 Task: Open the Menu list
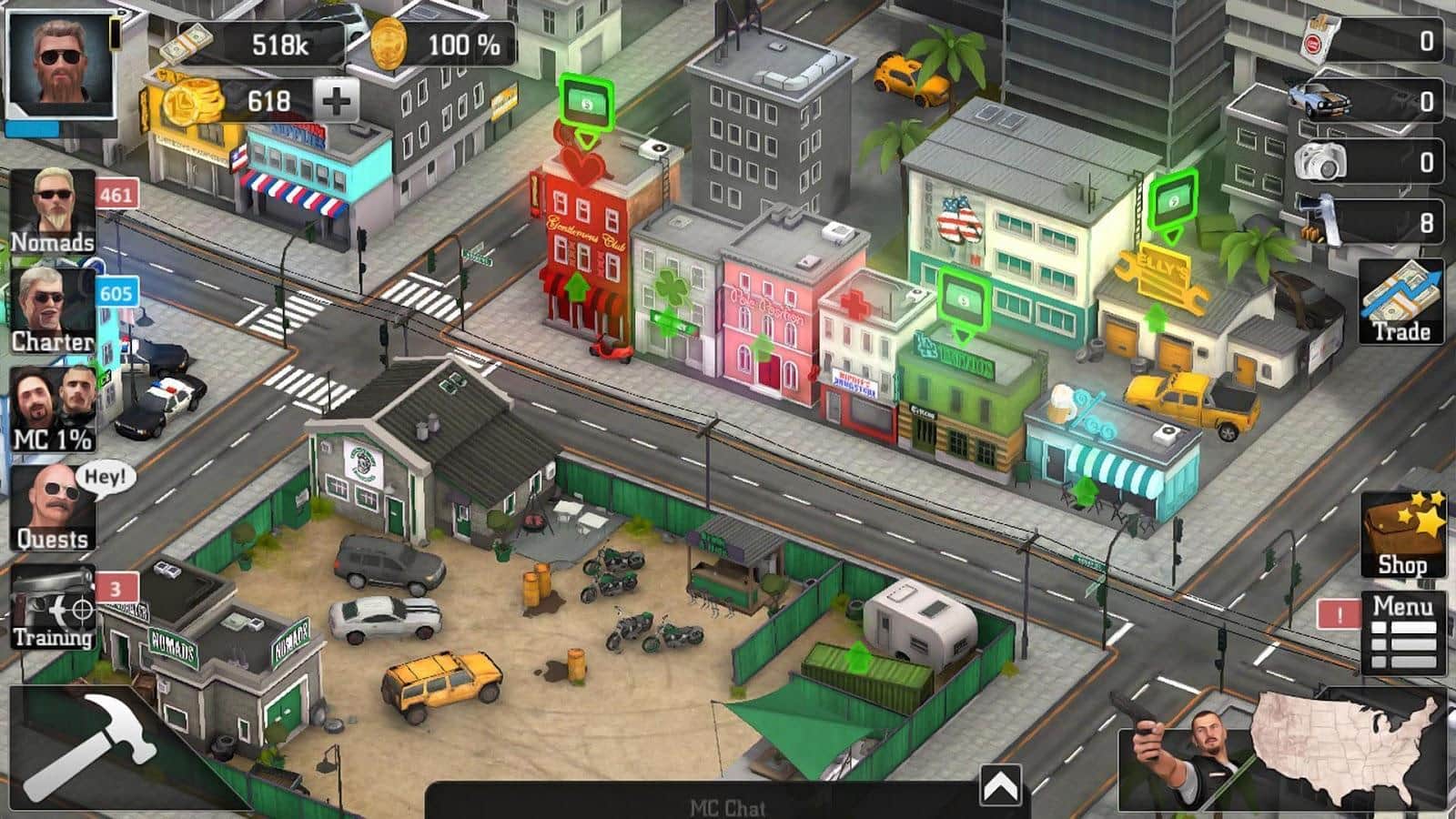[x=1402, y=632]
